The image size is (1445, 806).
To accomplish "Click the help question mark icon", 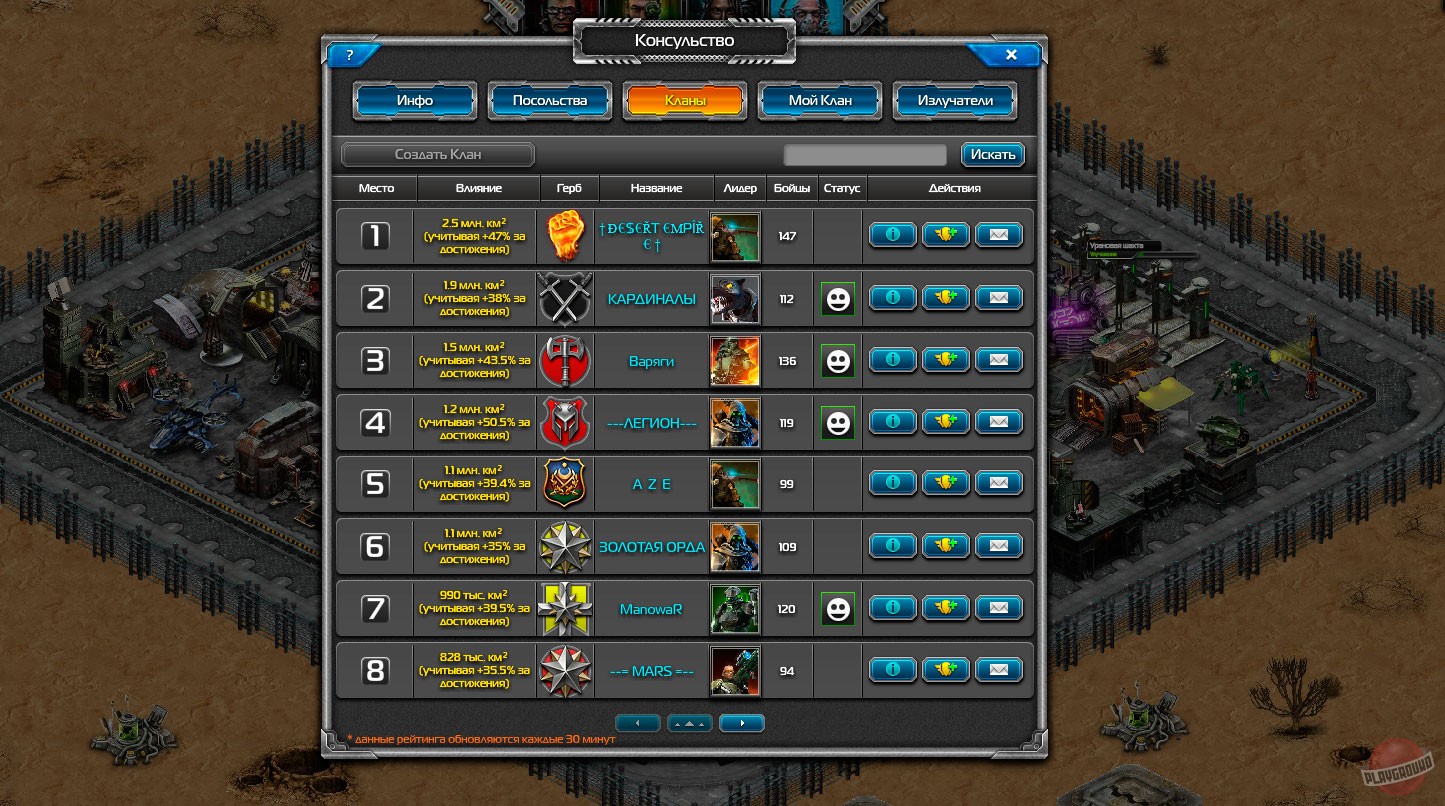I will tap(349, 55).
